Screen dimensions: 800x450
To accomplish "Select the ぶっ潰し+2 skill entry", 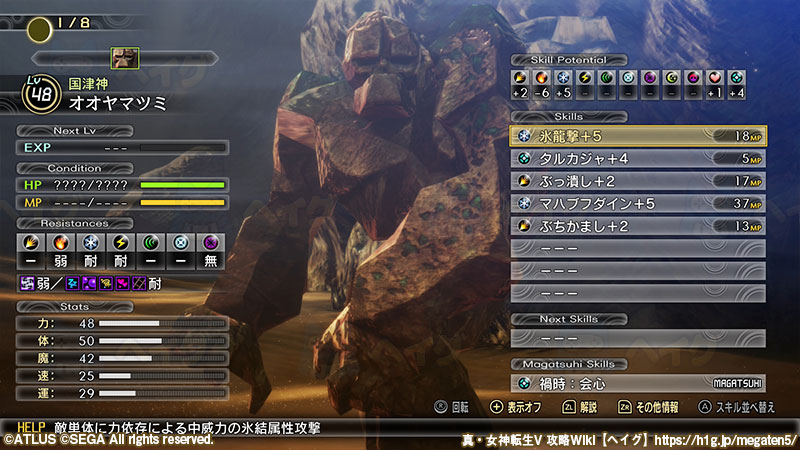I will coord(640,181).
